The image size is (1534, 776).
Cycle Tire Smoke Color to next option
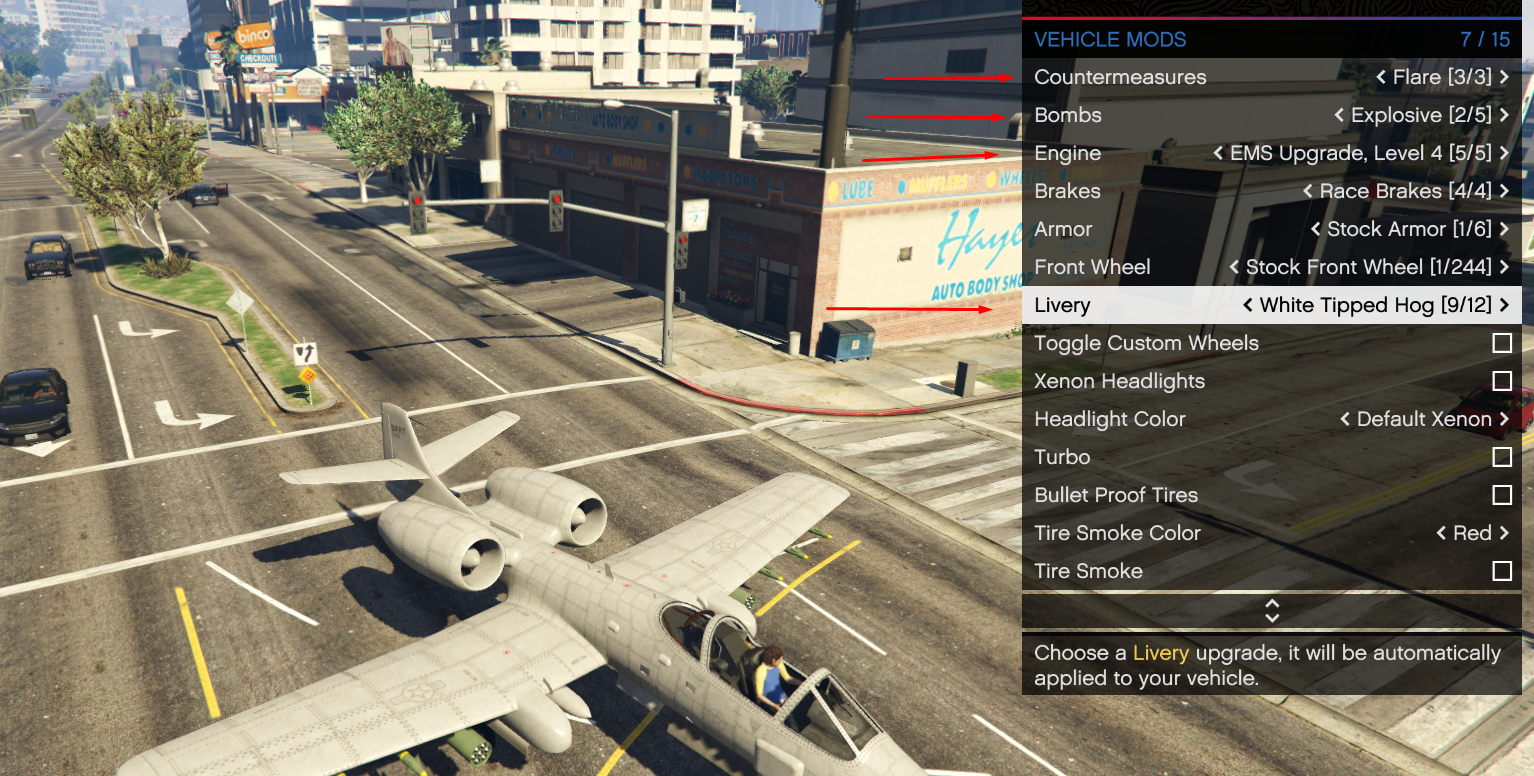(x=1504, y=533)
